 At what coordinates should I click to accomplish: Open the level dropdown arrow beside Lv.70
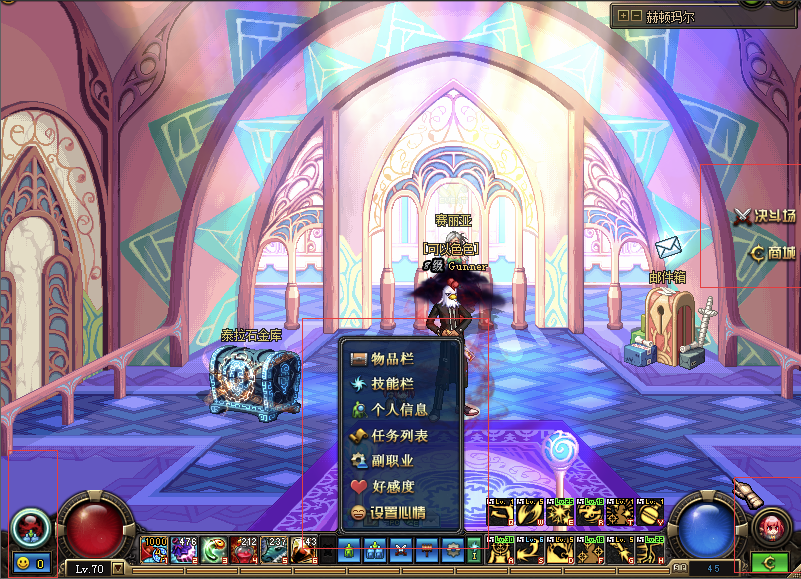(119, 569)
